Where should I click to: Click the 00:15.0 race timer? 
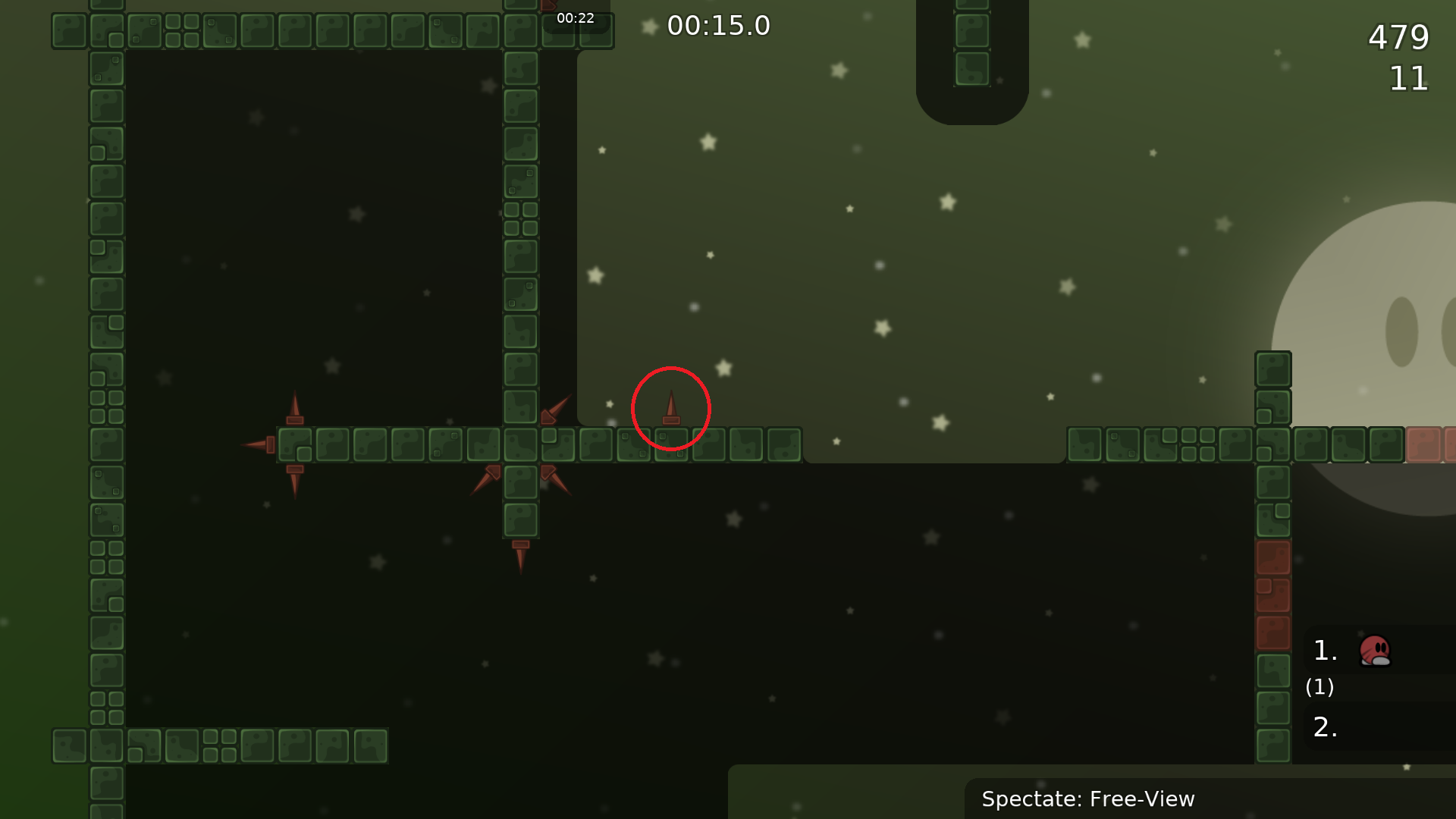point(718,26)
